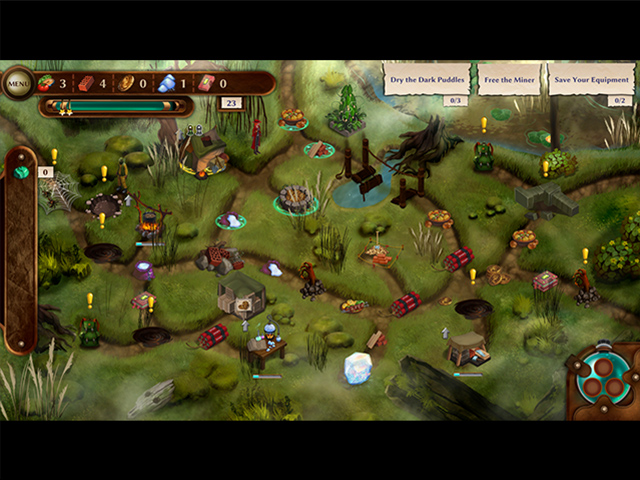Select the red brick resource icon

pyautogui.click(x=87, y=84)
